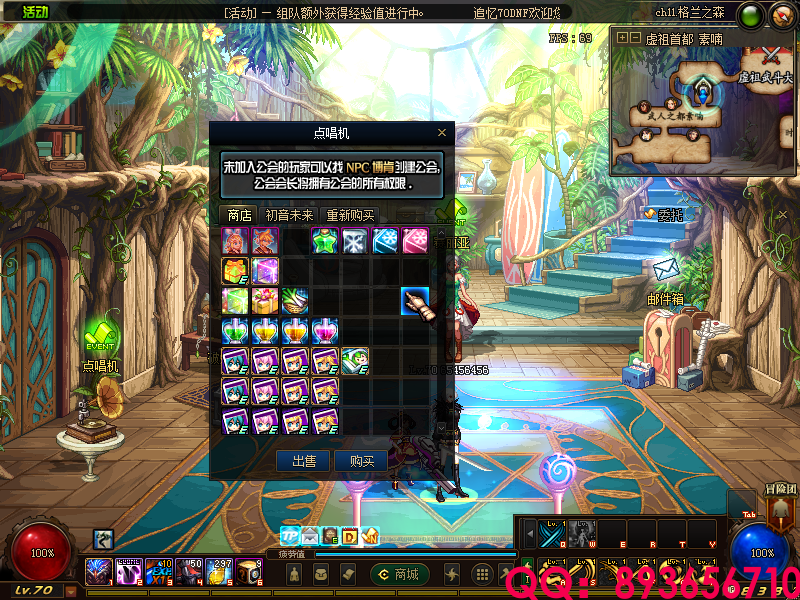Viewport: 800px width, 600px height.
Task: Select the purple gift box item
Action: tap(265, 271)
